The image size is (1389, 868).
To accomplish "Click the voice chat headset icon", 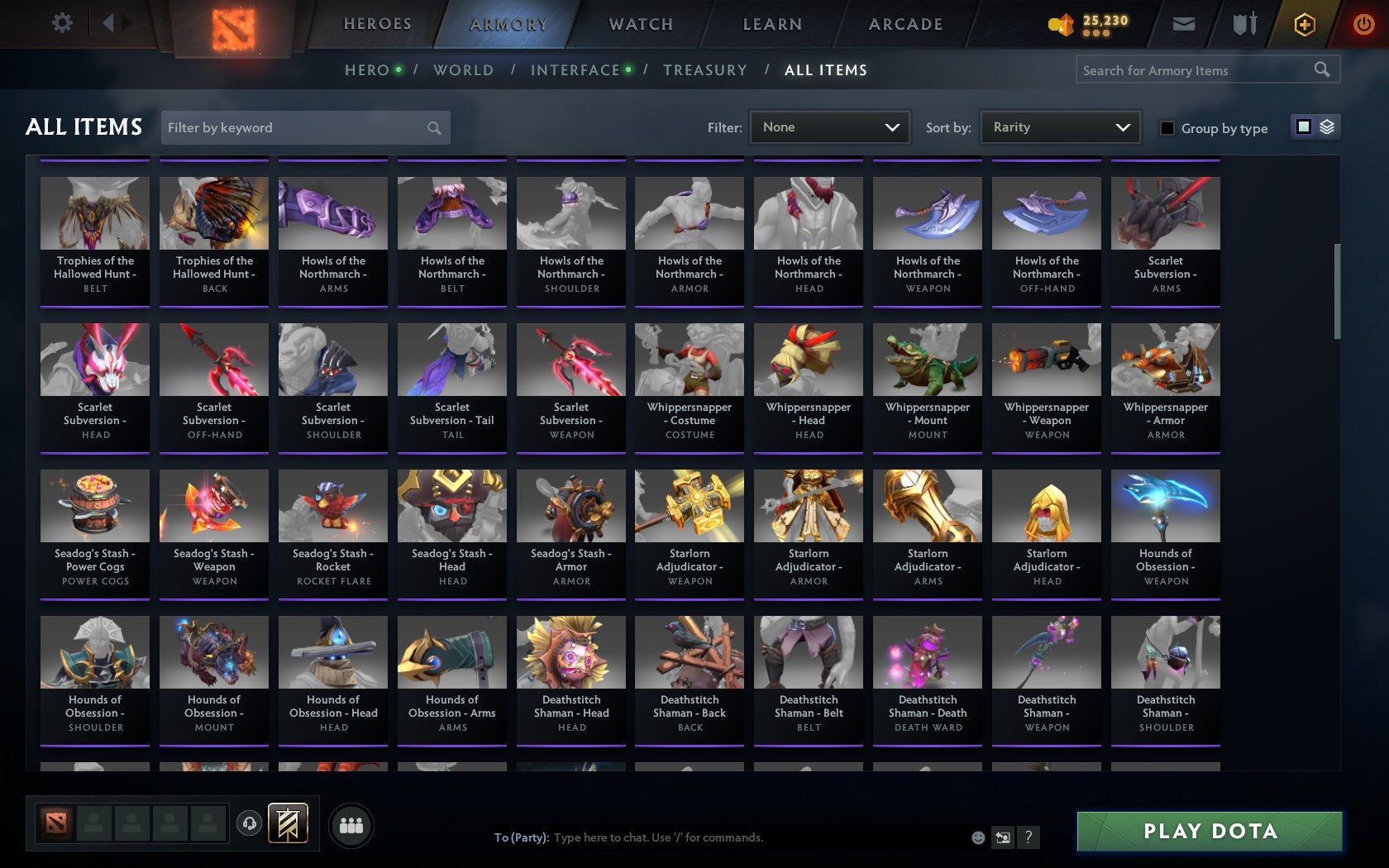I will coord(251,824).
